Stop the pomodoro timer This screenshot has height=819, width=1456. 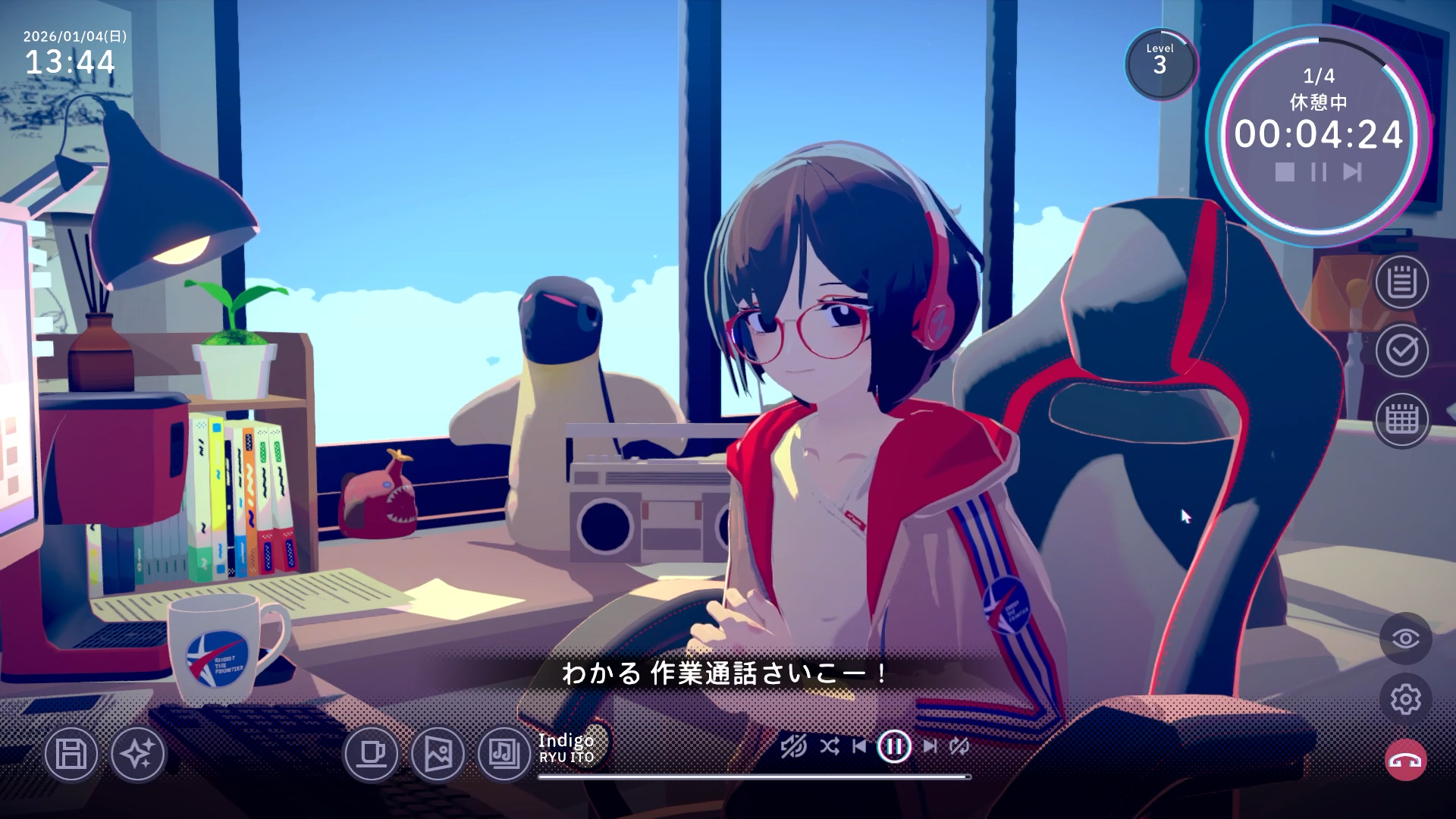pos(1284,173)
